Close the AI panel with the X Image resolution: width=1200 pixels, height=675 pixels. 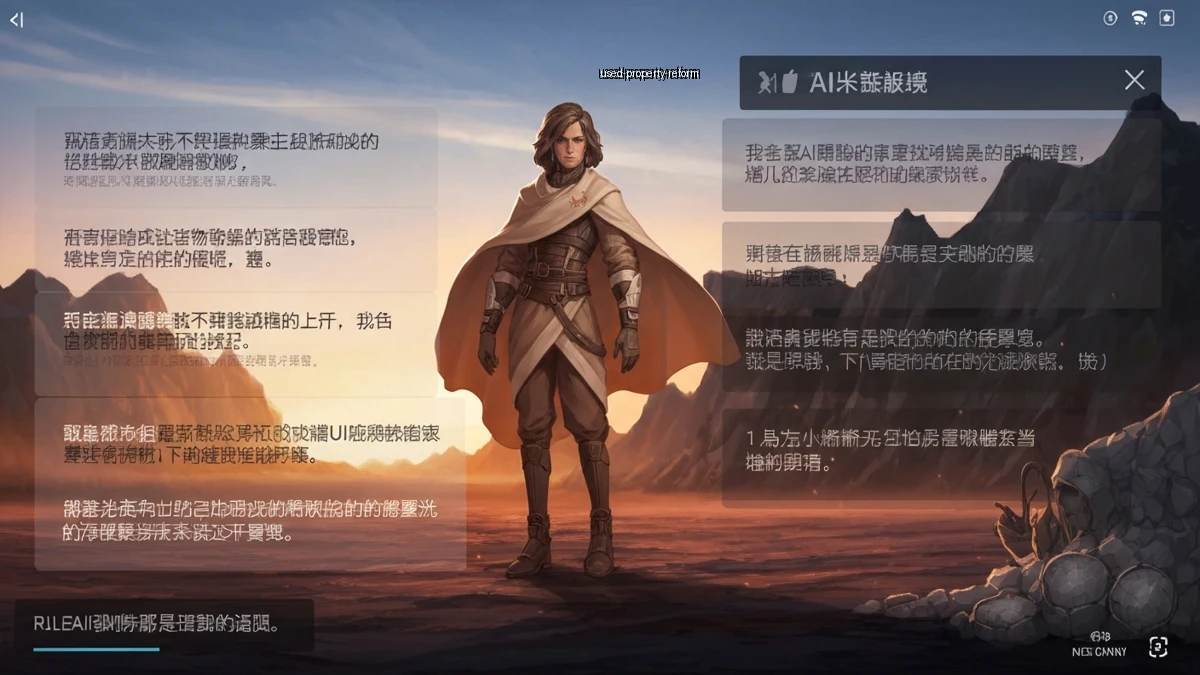tap(1134, 81)
